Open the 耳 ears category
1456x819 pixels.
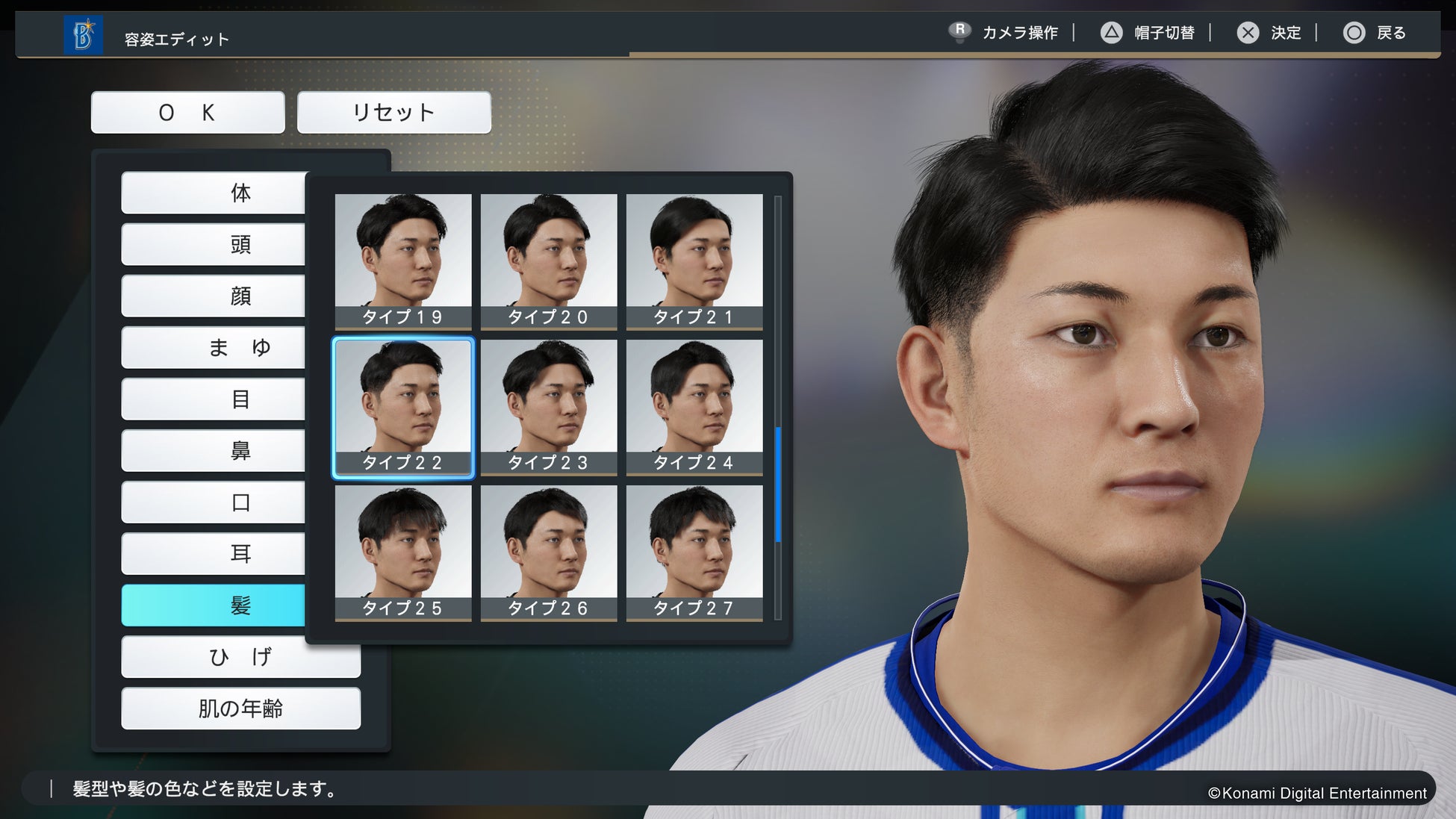point(214,554)
